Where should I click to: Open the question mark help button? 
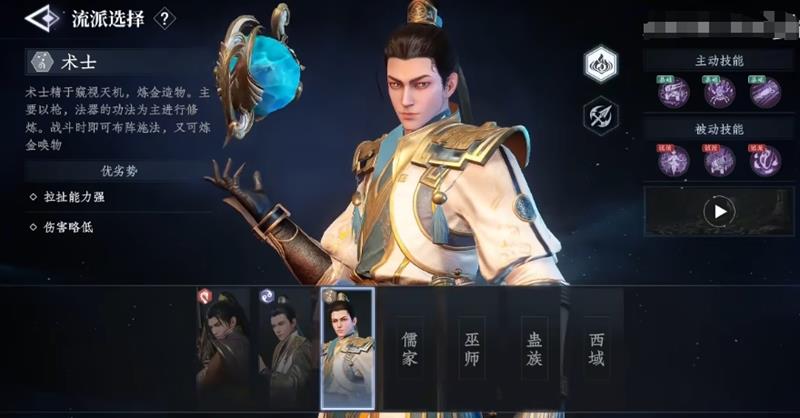pyautogui.click(x=166, y=18)
